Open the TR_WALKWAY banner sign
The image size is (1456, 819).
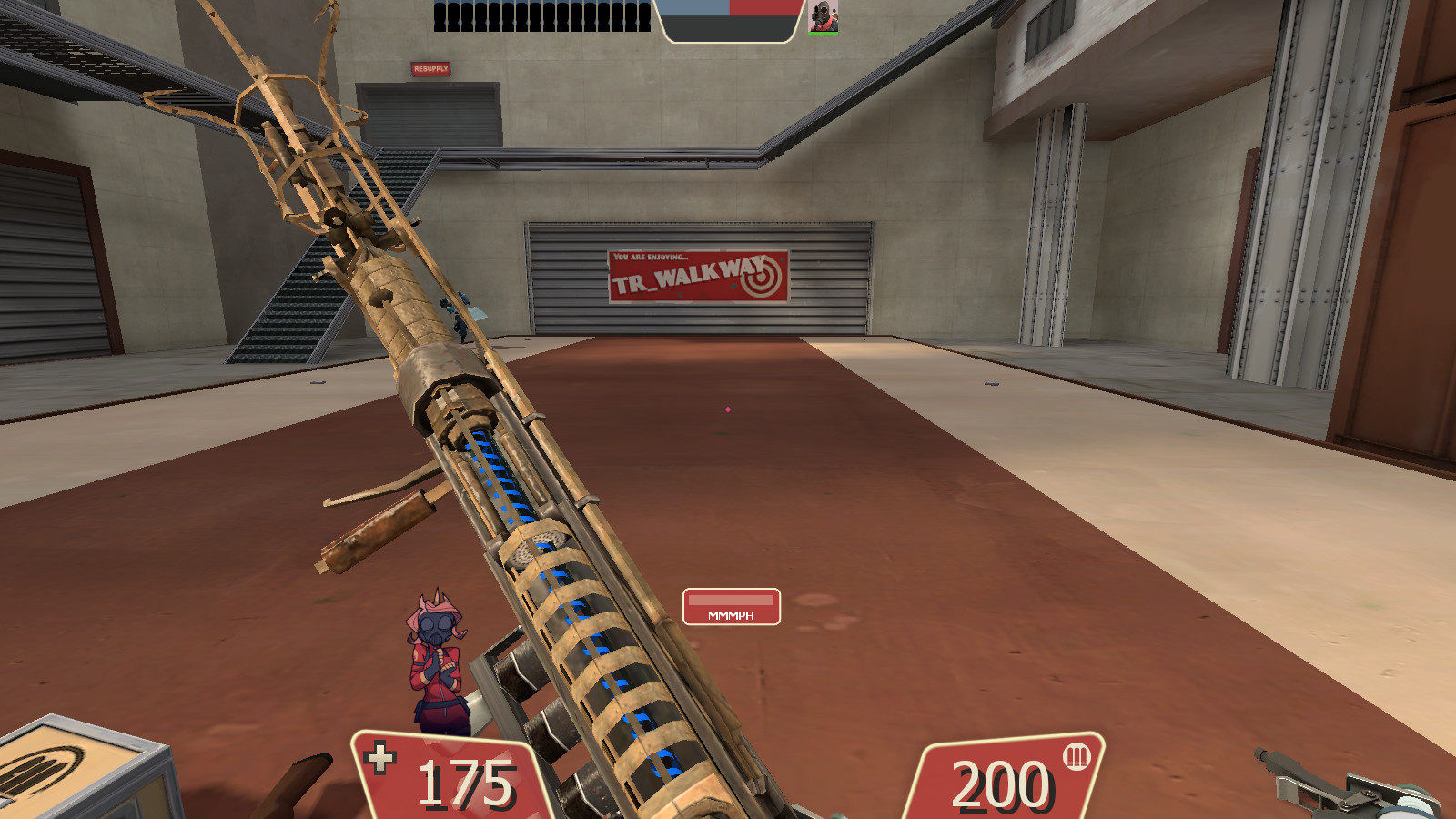point(701,278)
